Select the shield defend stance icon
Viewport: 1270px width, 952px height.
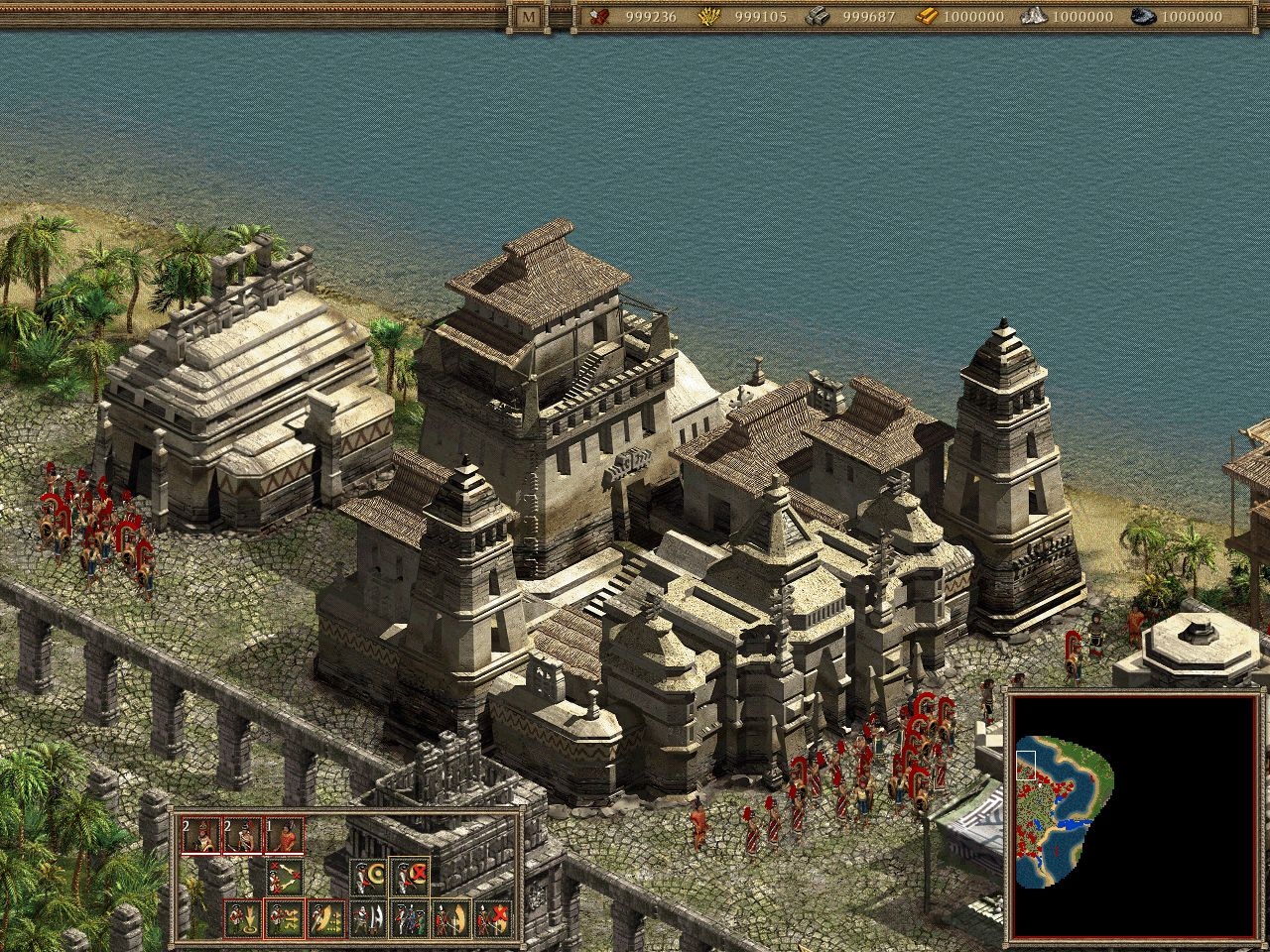click(x=370, y=876)
